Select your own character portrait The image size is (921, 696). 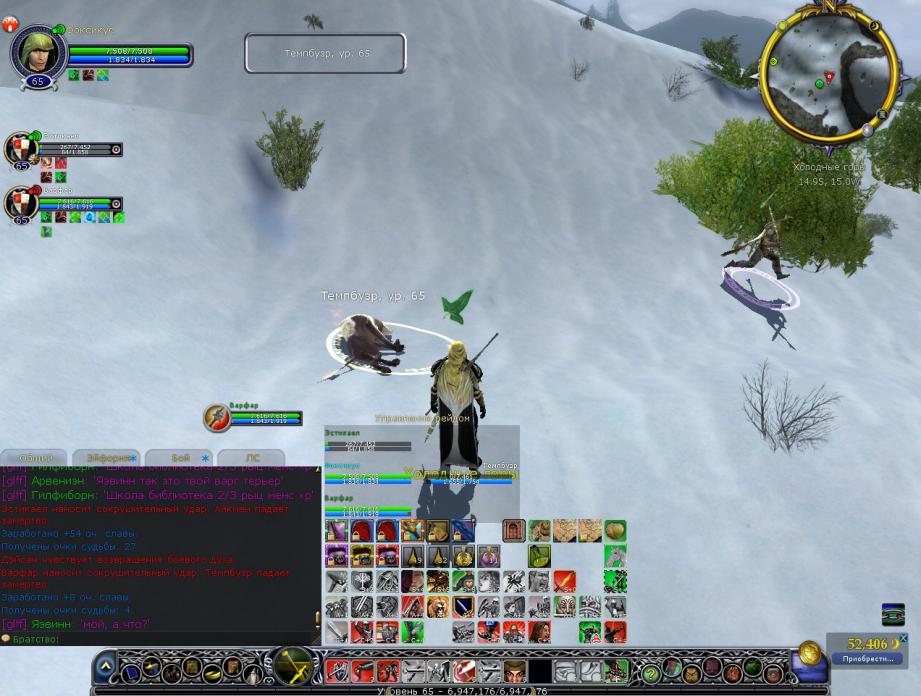(38, 50)
